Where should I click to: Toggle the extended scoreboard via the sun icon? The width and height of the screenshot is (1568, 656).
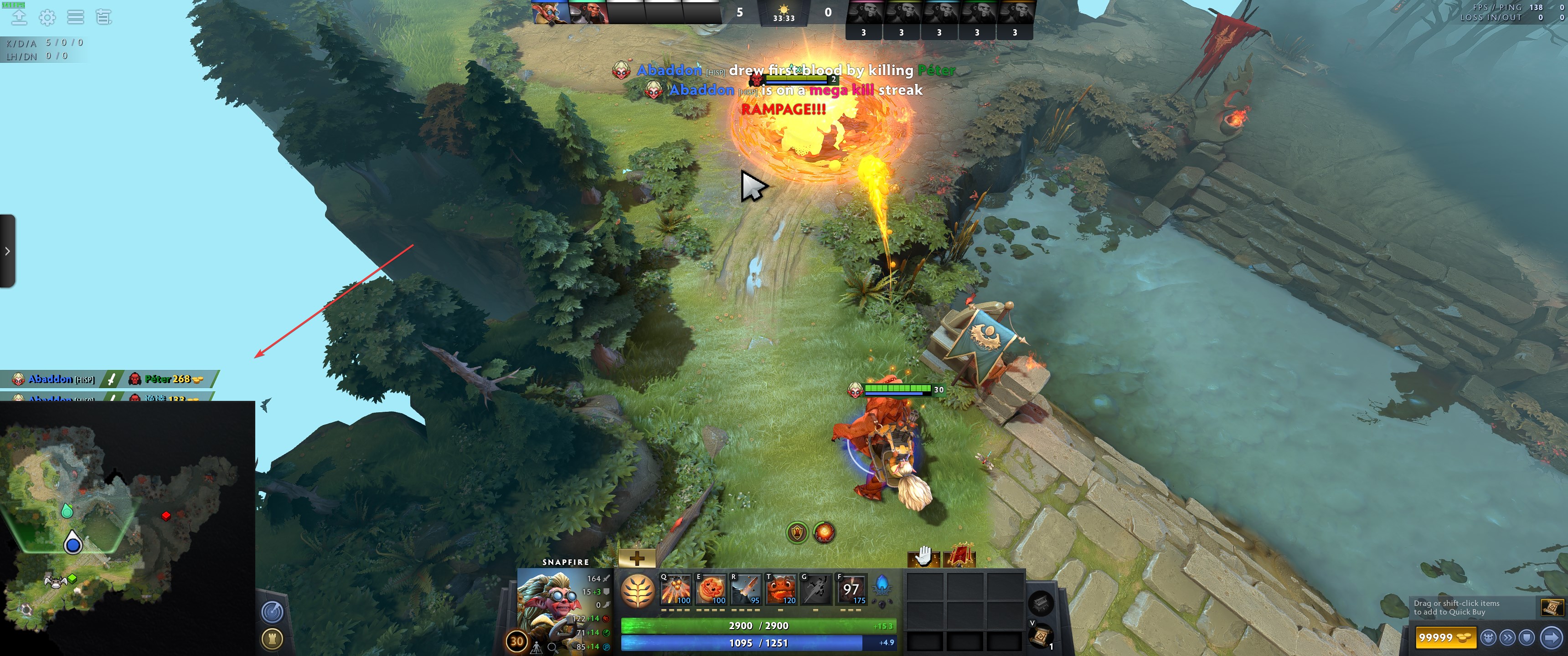click(x=784, y=10)
